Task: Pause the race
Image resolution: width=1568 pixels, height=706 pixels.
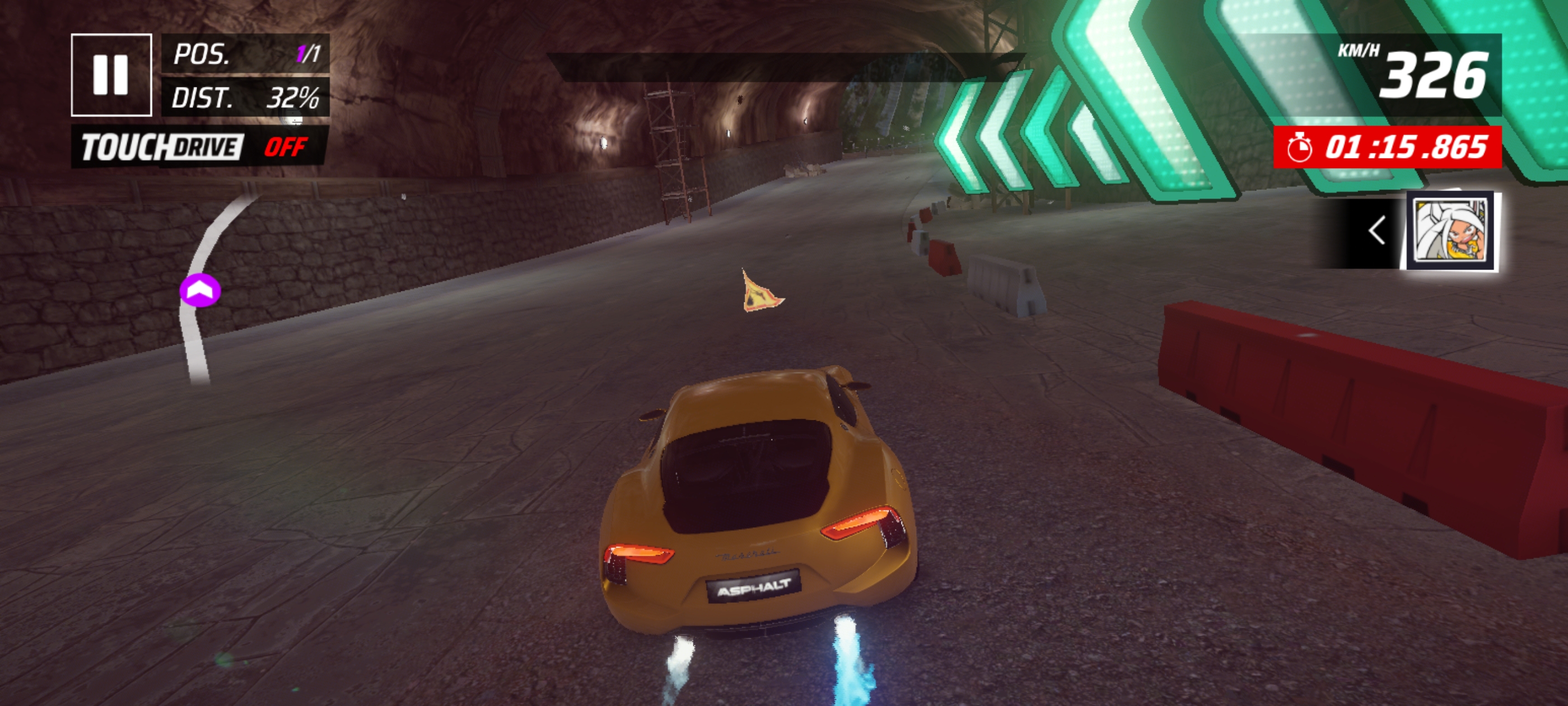Action: [111, 75]
